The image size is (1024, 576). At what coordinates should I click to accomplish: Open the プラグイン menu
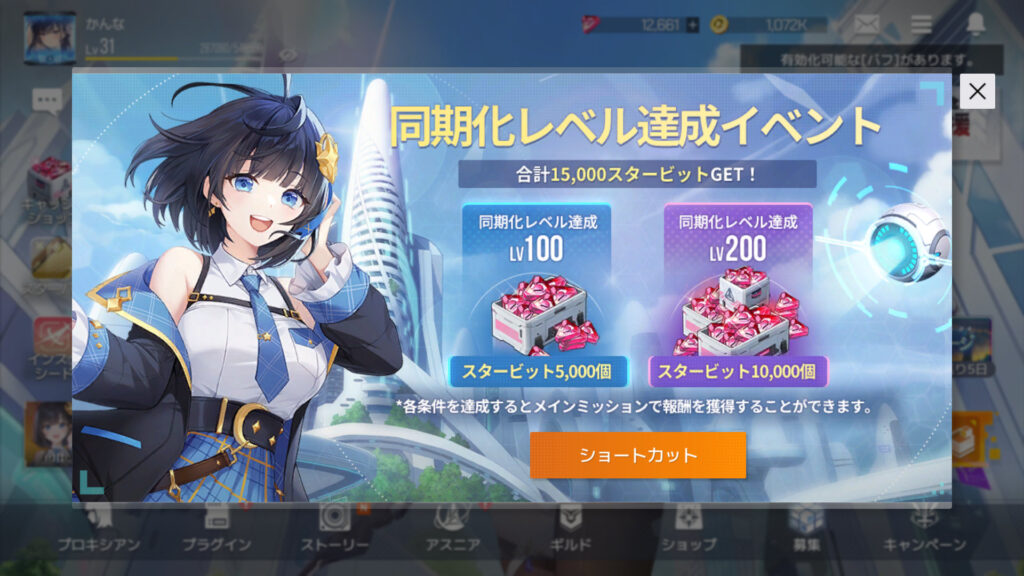[x=216, y=528]
